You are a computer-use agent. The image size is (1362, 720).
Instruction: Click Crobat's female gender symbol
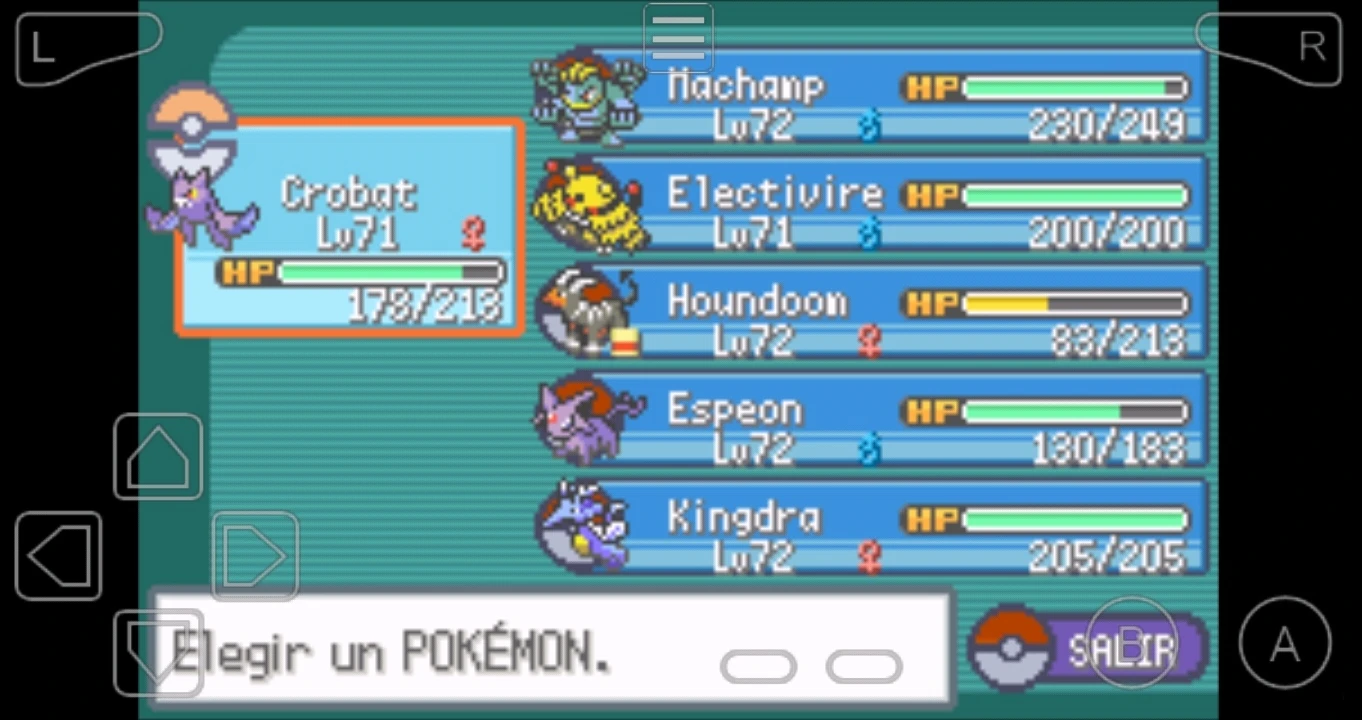point(472,232)
